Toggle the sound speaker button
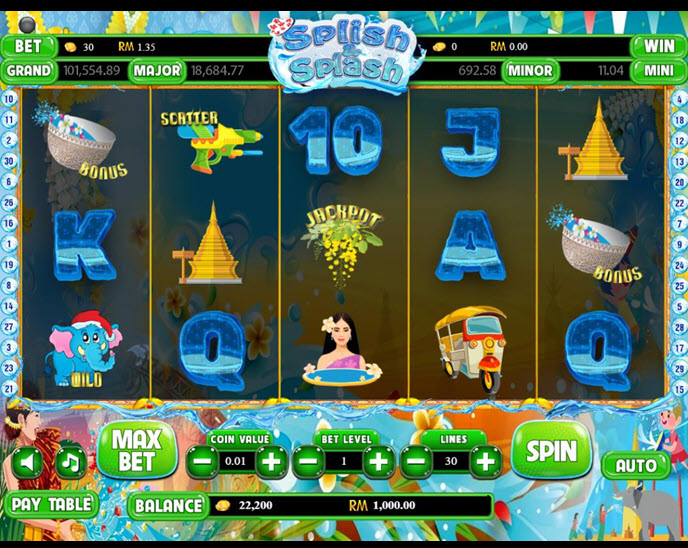This screenshot has height=548, width=688. [27, 462]
